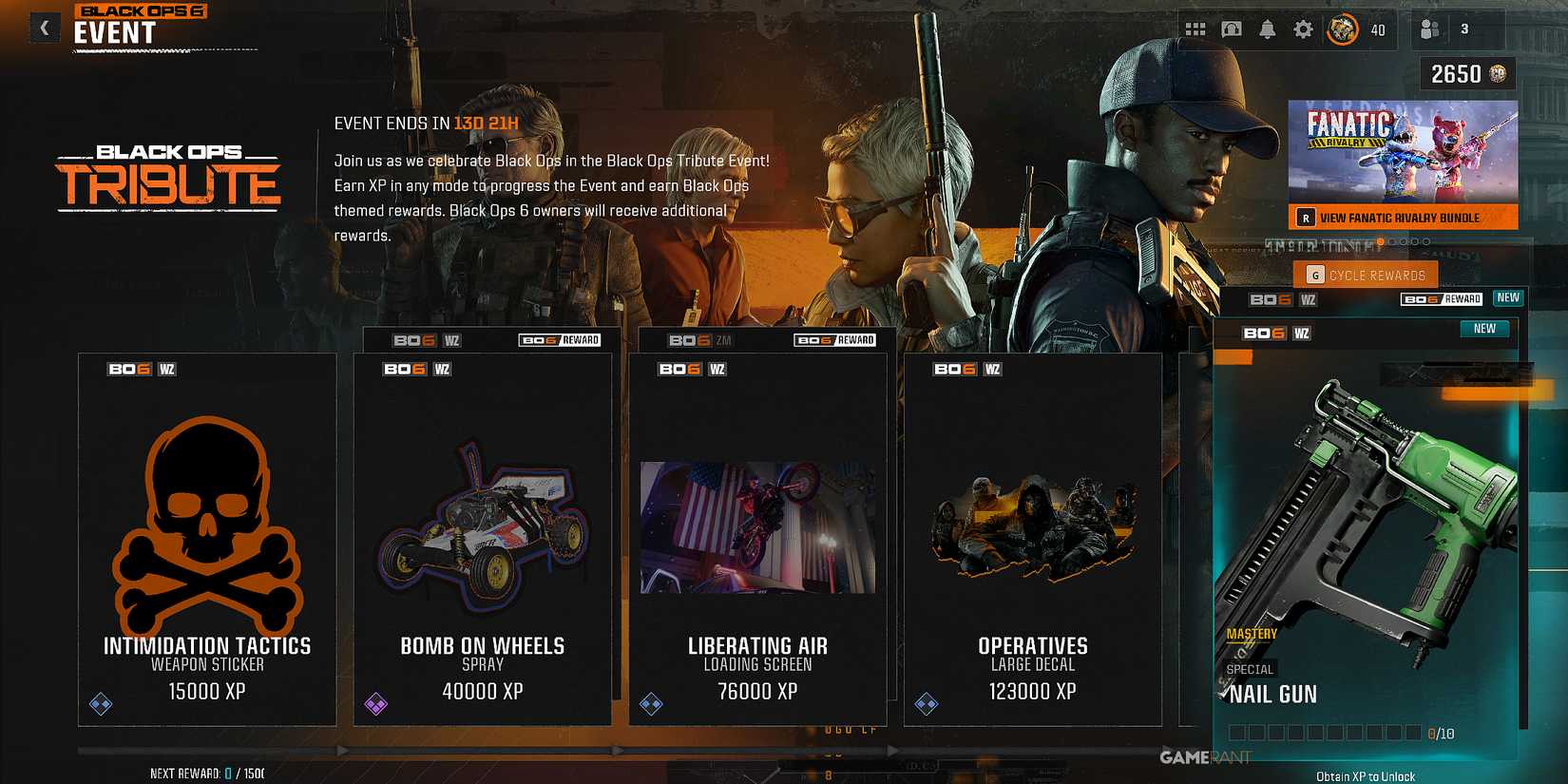Screen dimensions: 1568x784
Task: Click the Cycle Rewards button
Action: [1366, 275]
